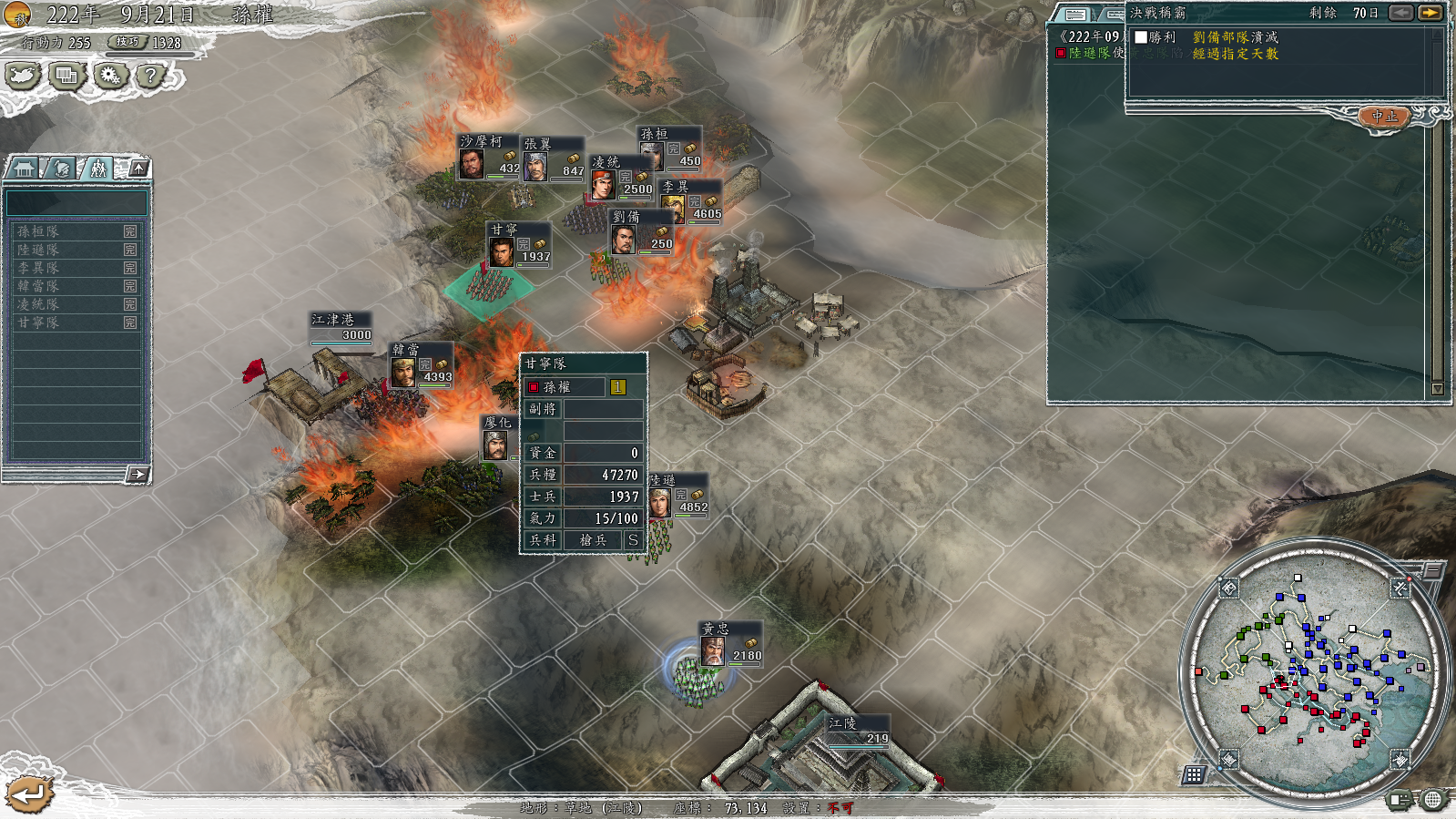Click the return arrow button

[x=29, y=794]
